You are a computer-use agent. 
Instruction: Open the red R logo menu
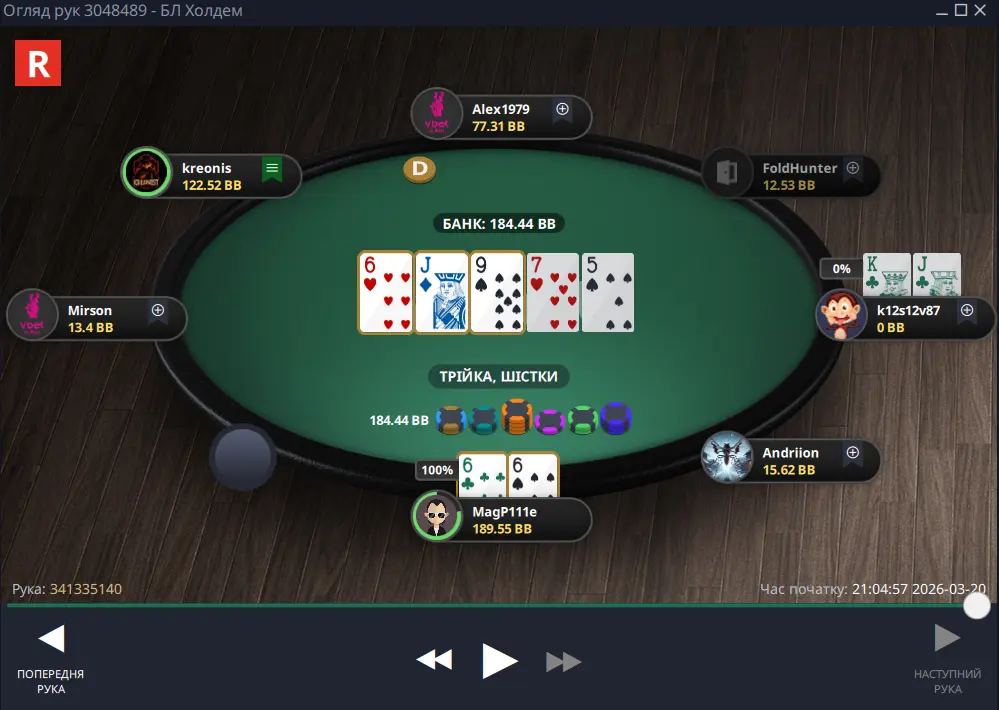(x=38, y=64)
